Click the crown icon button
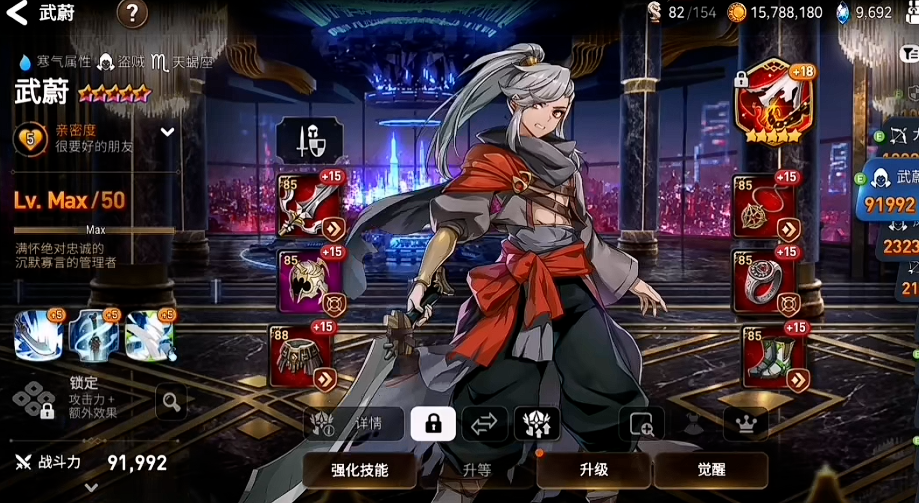 [745, 424]
